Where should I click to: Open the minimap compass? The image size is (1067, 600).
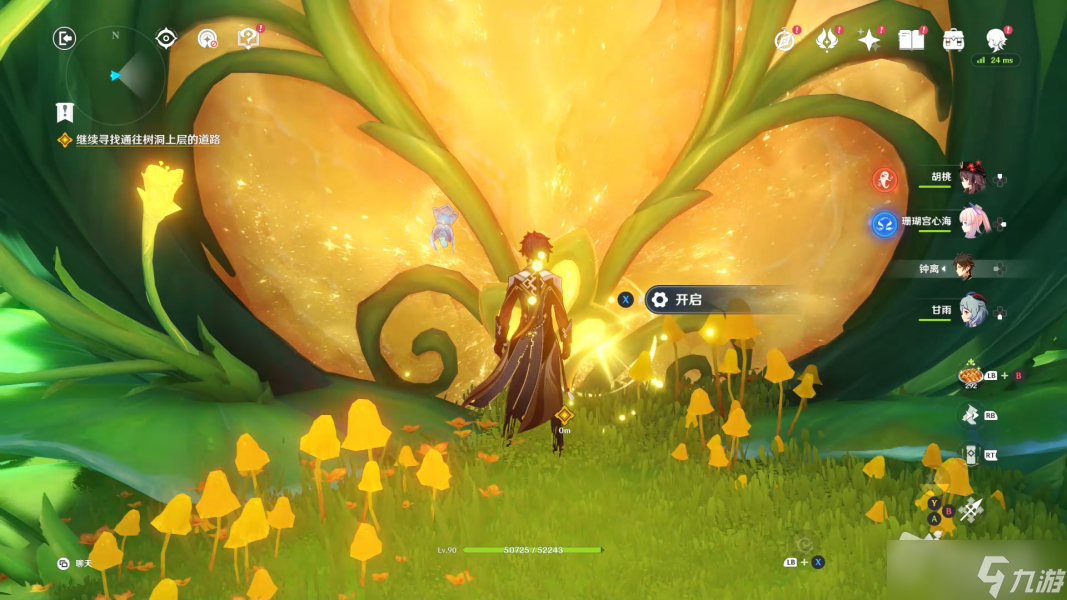(x=115, y=75)
